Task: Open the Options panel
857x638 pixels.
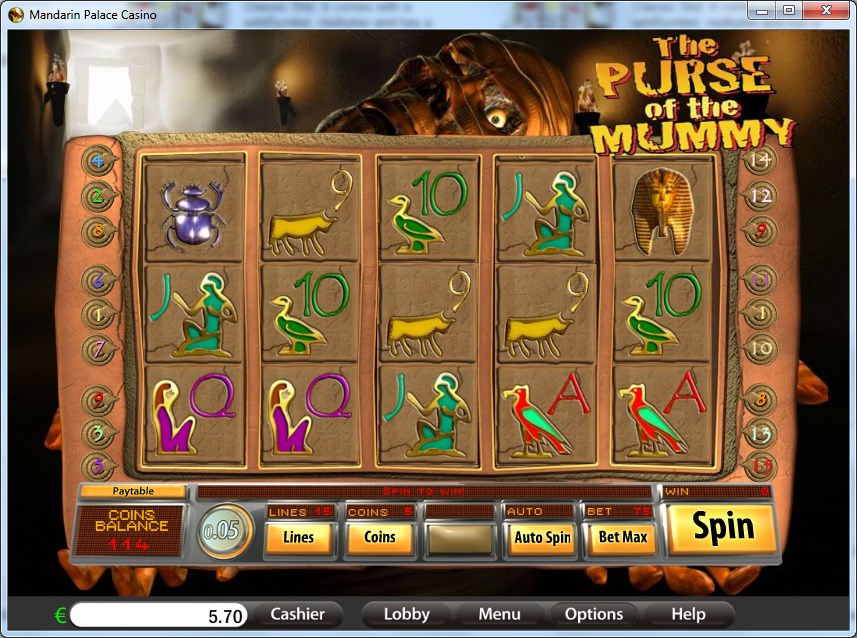Action: click(594, 614)
